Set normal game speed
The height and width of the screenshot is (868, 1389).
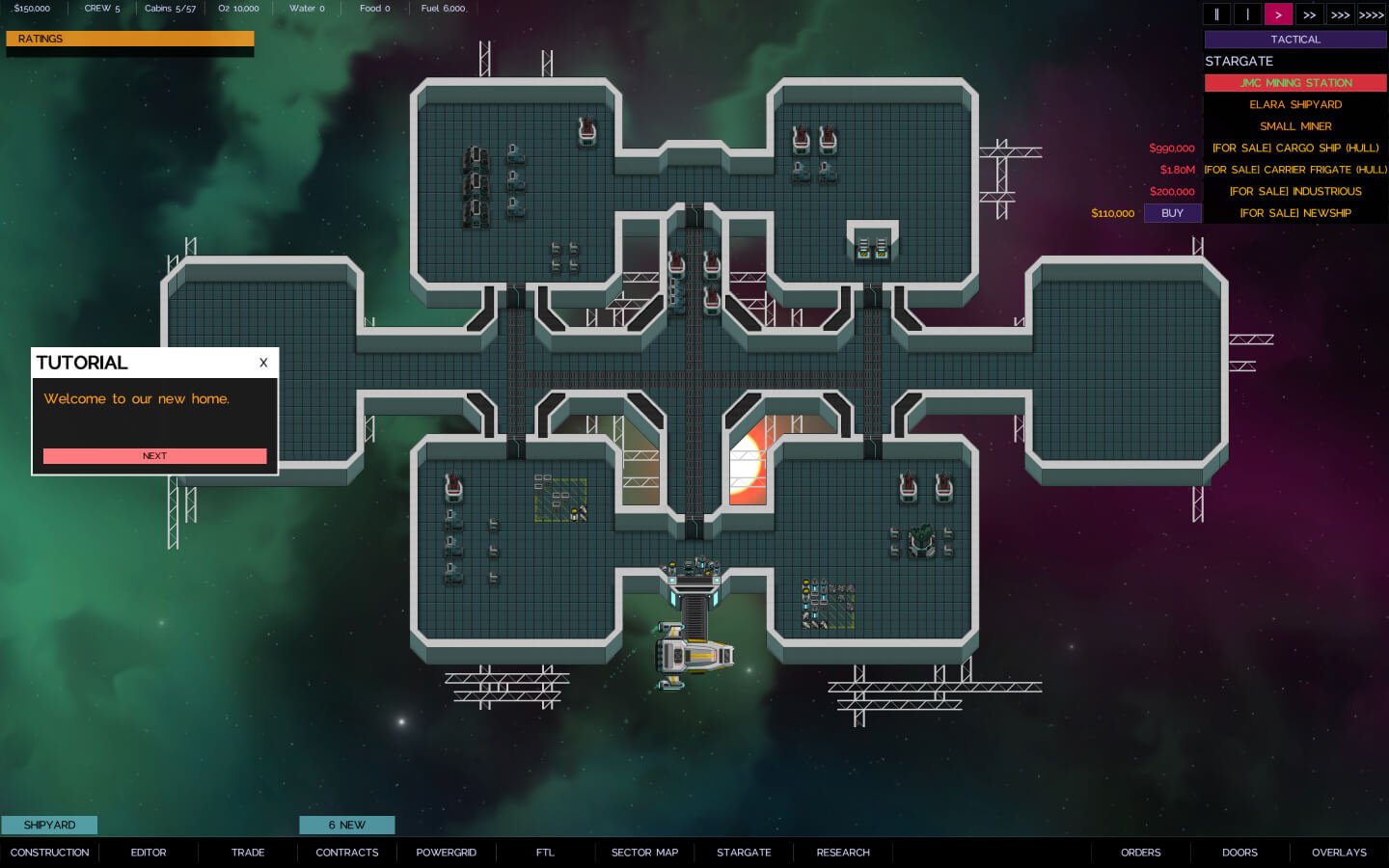pyautogui.click(x=1278, y=14)
